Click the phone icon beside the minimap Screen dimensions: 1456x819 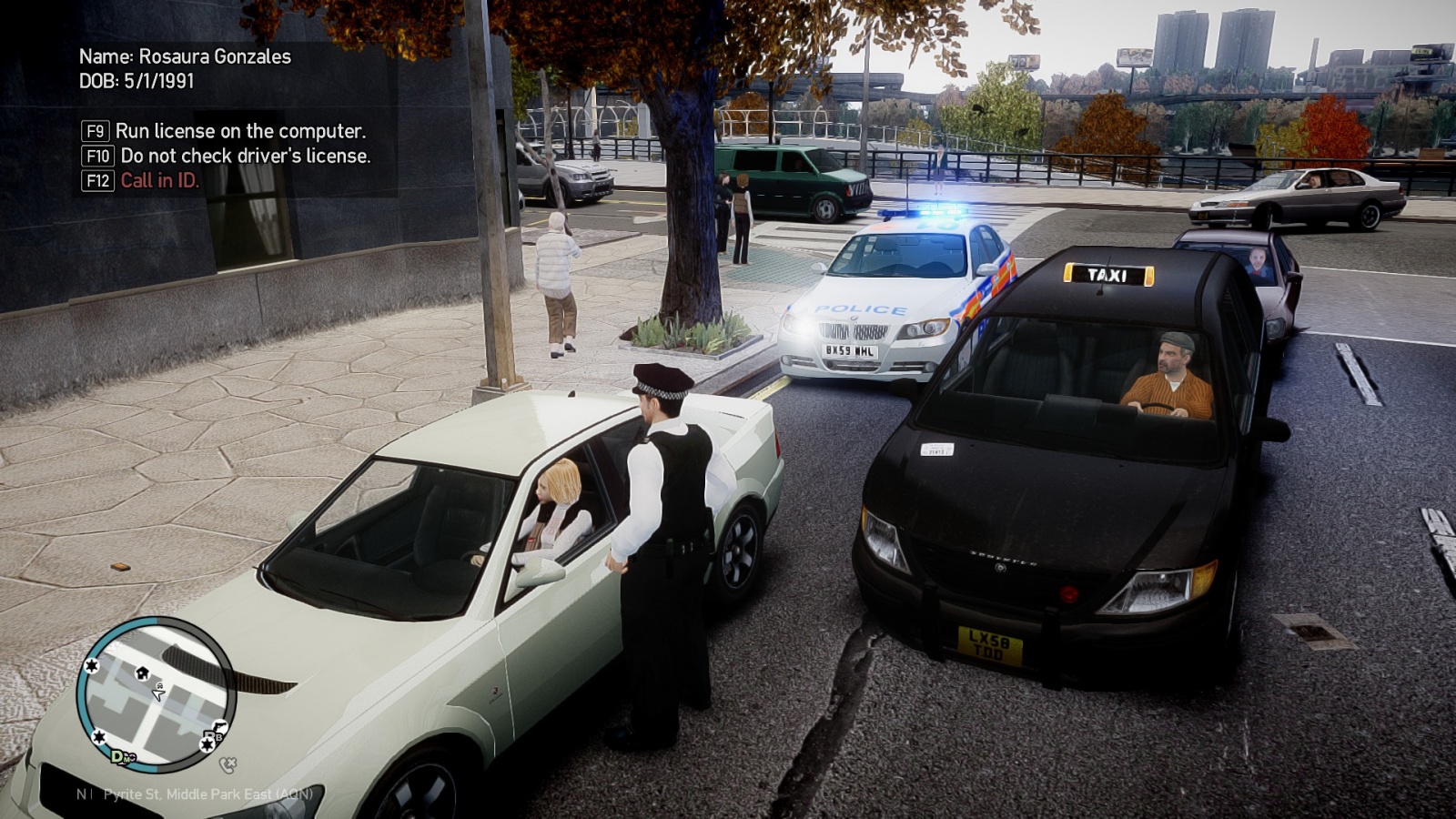point(228,765)
